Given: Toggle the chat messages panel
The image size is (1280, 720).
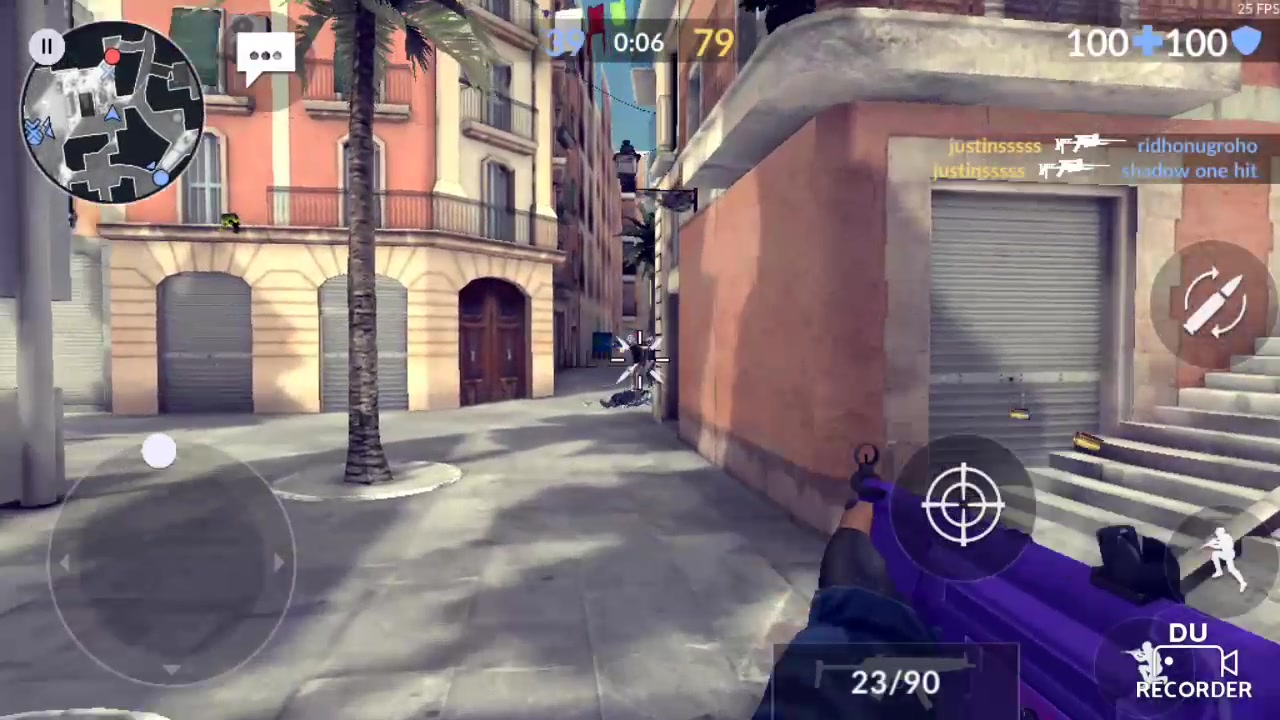Looking at the screenshot, I should click(x=265, y=55).
